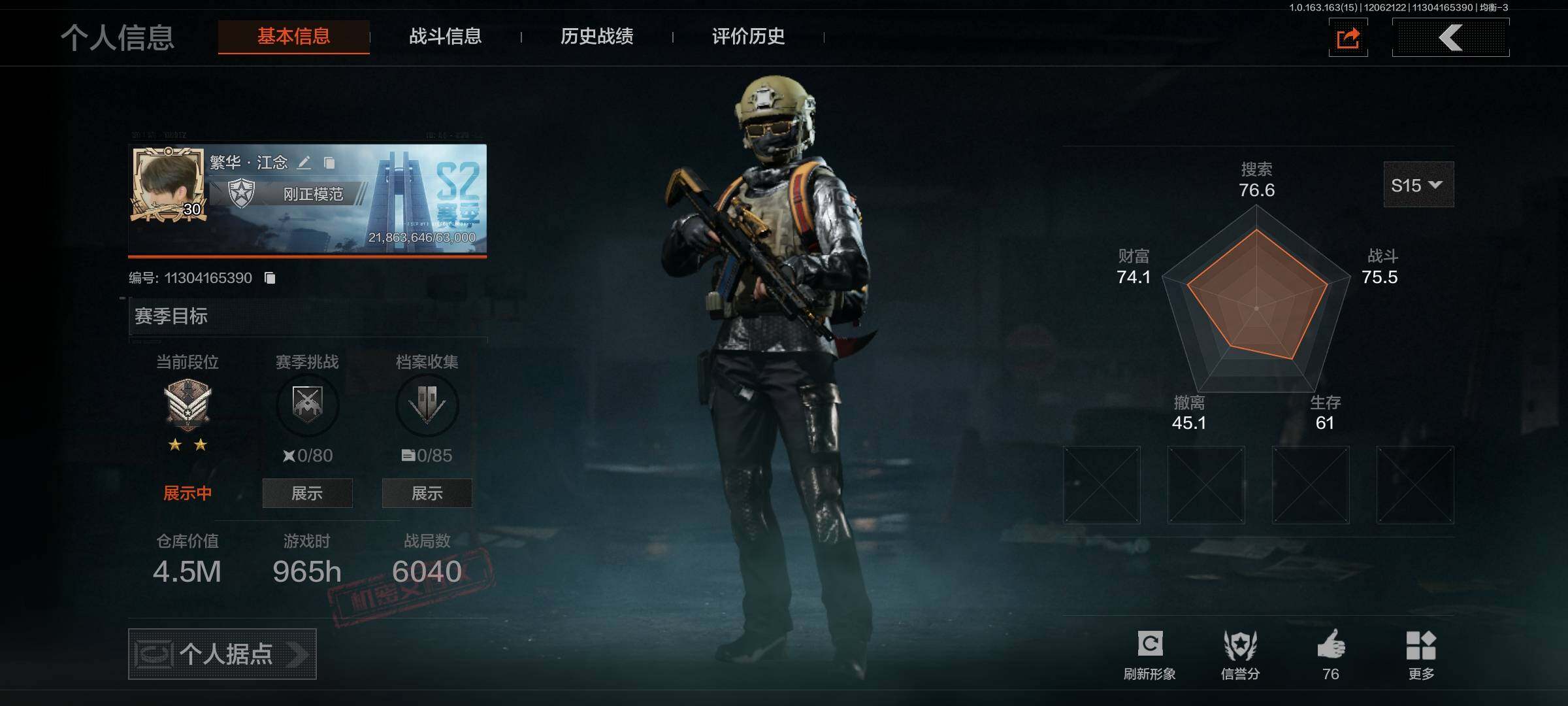
Task: Refresh character appearance via 刷新形象
Action: tap(1149, 654)
